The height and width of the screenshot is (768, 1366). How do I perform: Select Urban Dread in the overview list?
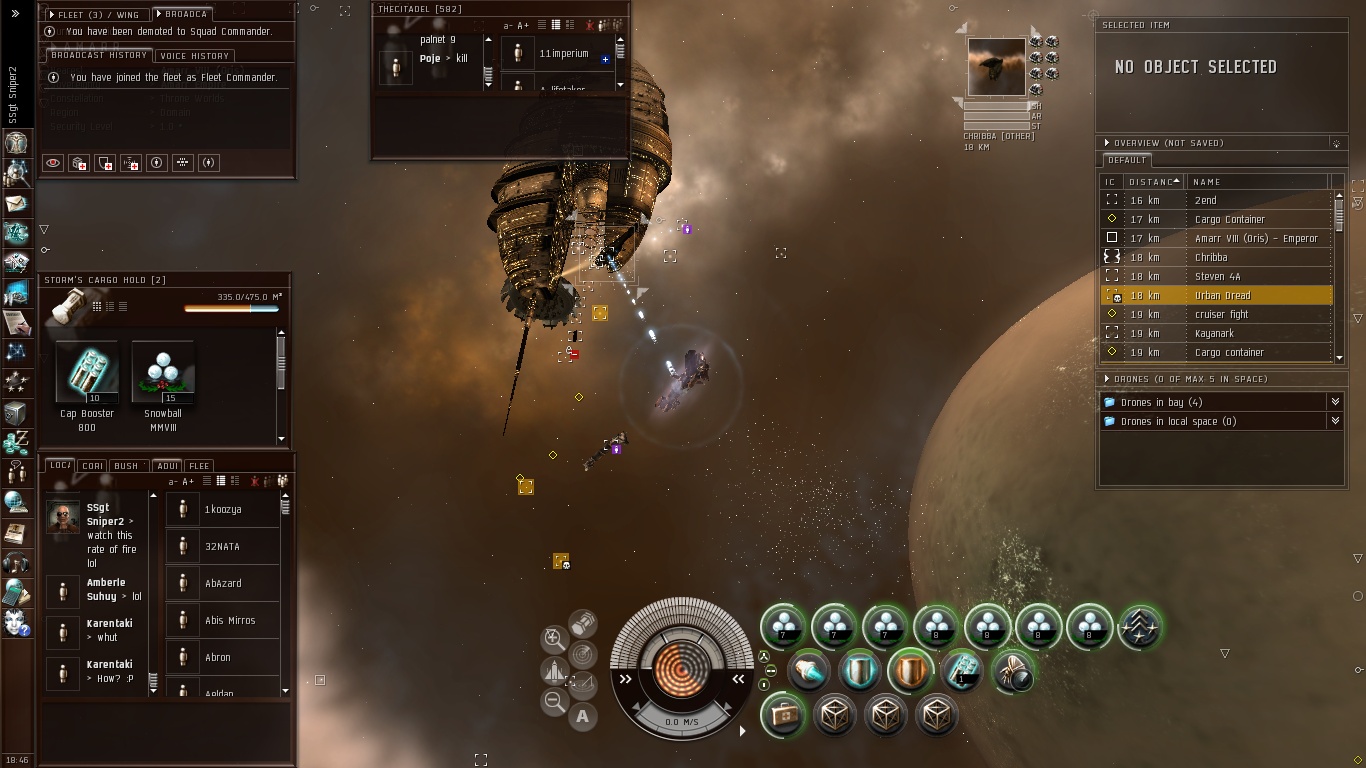pos(1222,296)
